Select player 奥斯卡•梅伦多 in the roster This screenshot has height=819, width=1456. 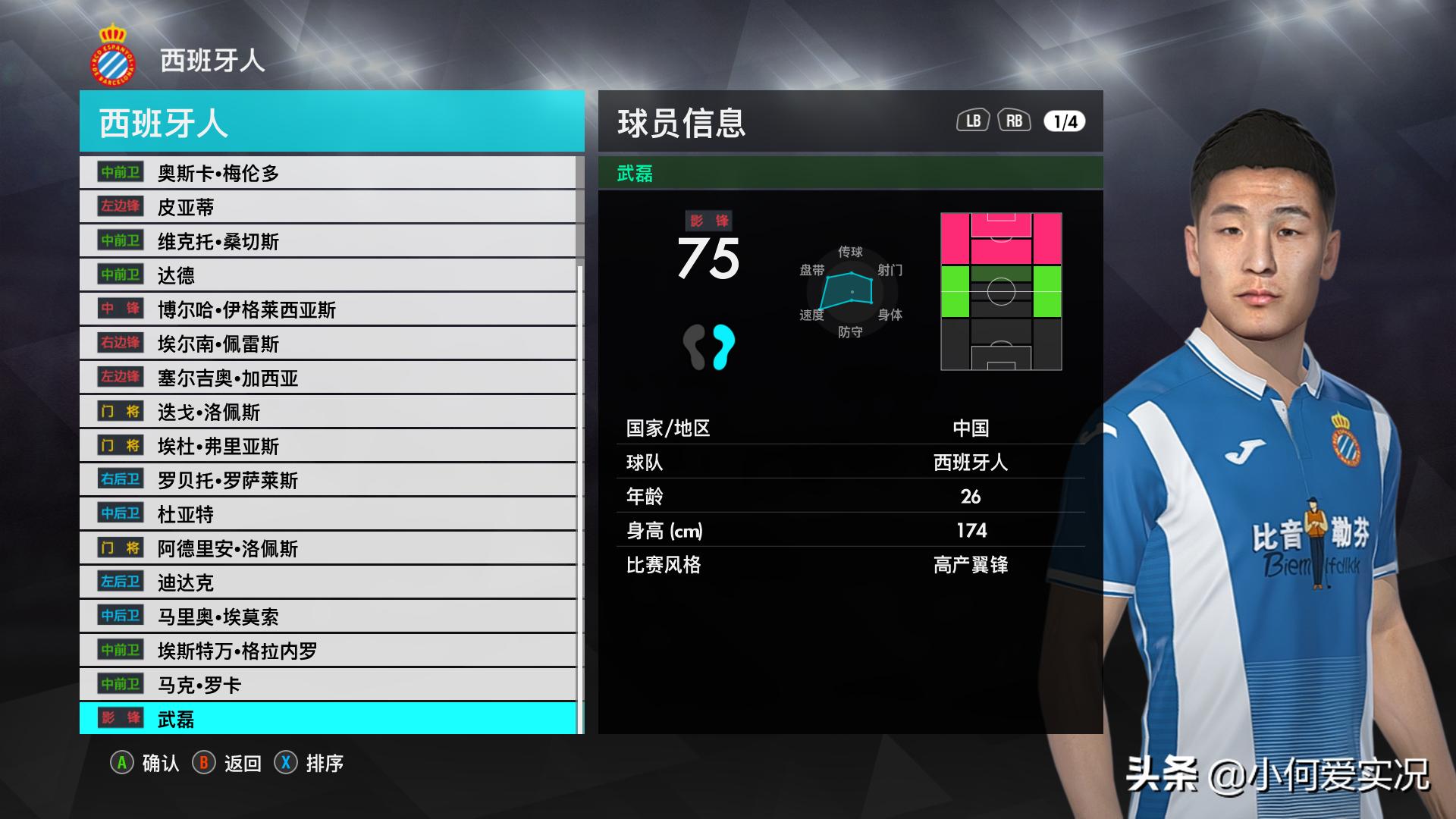coord(328,173)
